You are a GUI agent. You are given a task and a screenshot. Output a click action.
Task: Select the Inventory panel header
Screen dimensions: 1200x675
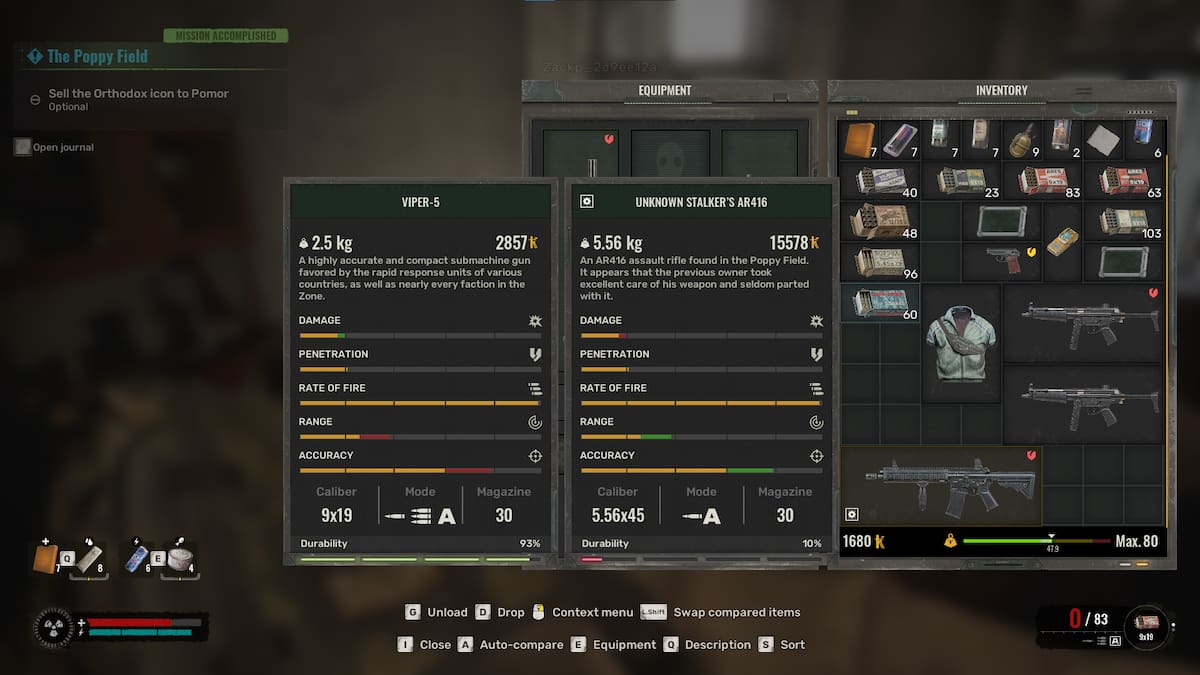pos(1001,90)
